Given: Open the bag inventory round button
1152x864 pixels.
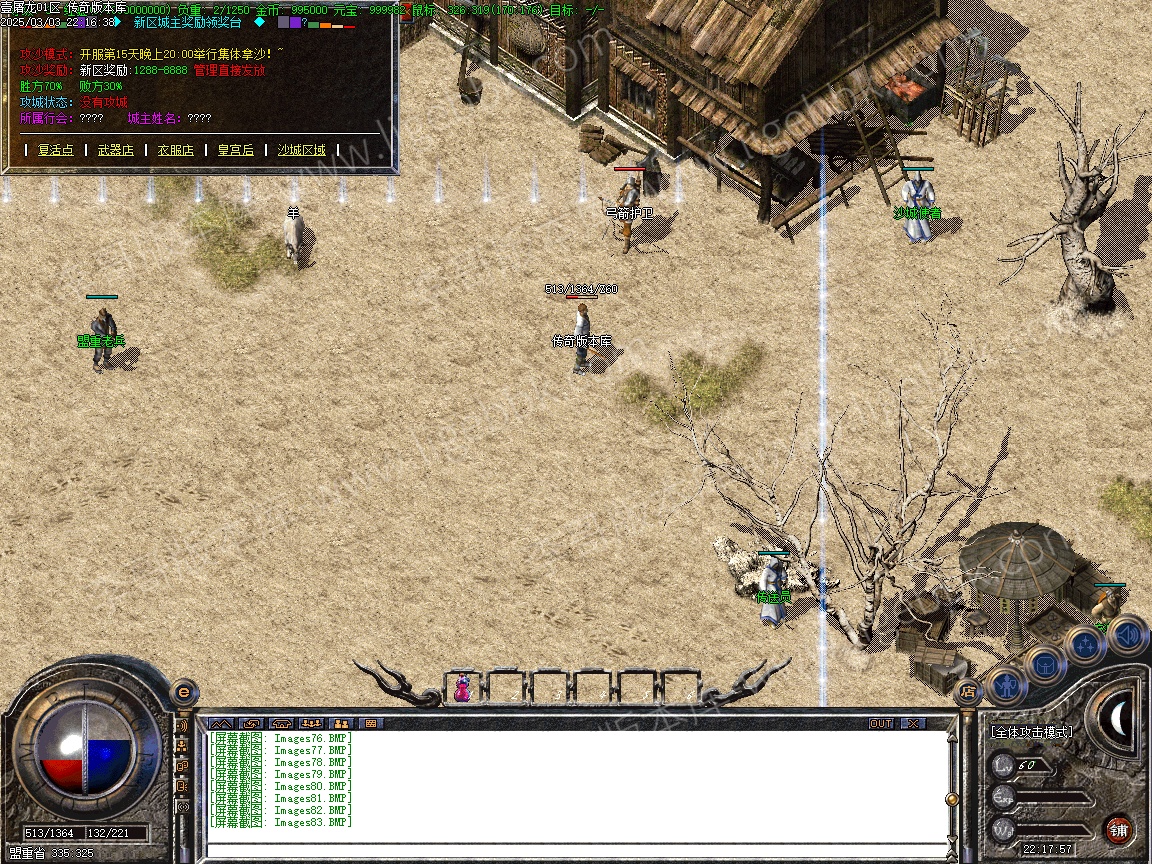Looking at the screenshot, I should coord(1045,663).
